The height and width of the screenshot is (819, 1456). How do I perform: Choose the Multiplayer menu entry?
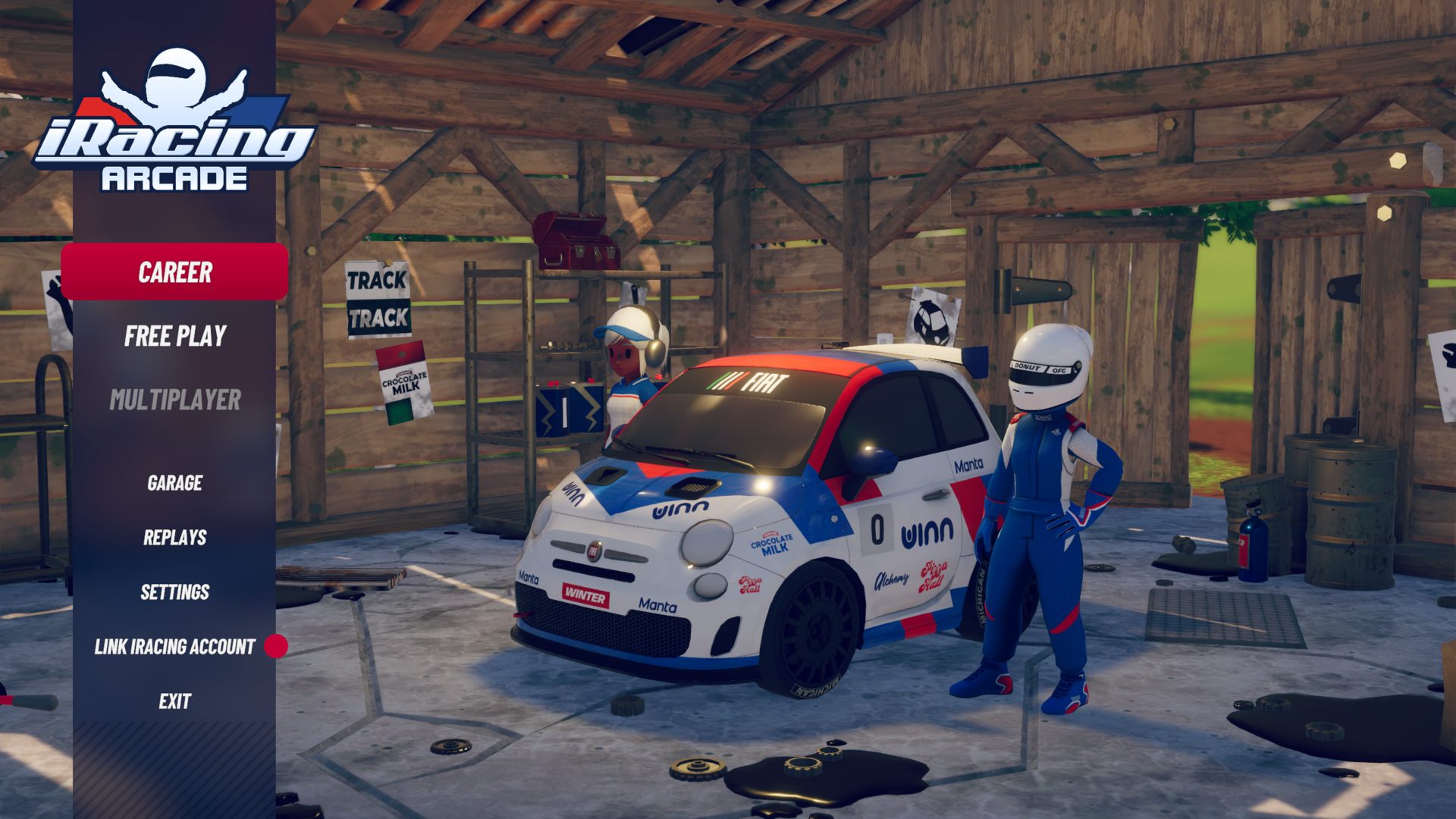175,400
